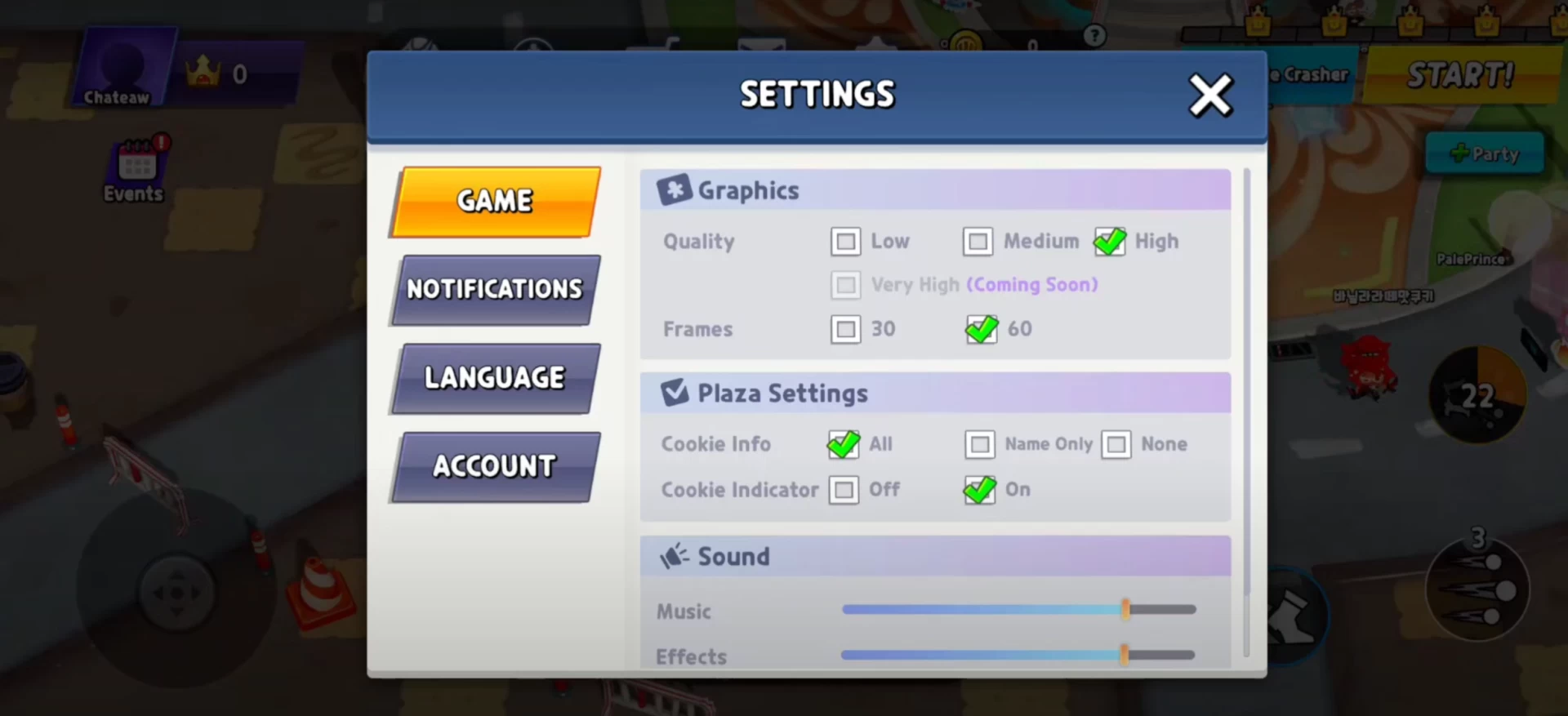Turn Cookie Indicator Off
The height and width of the screenshot is (716, 1568).
pos(844,490)
